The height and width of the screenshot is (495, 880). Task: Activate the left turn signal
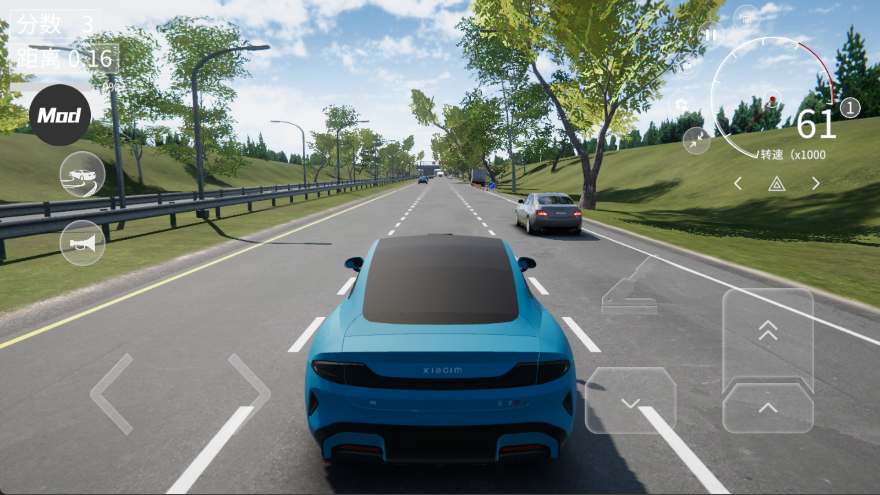738,183
